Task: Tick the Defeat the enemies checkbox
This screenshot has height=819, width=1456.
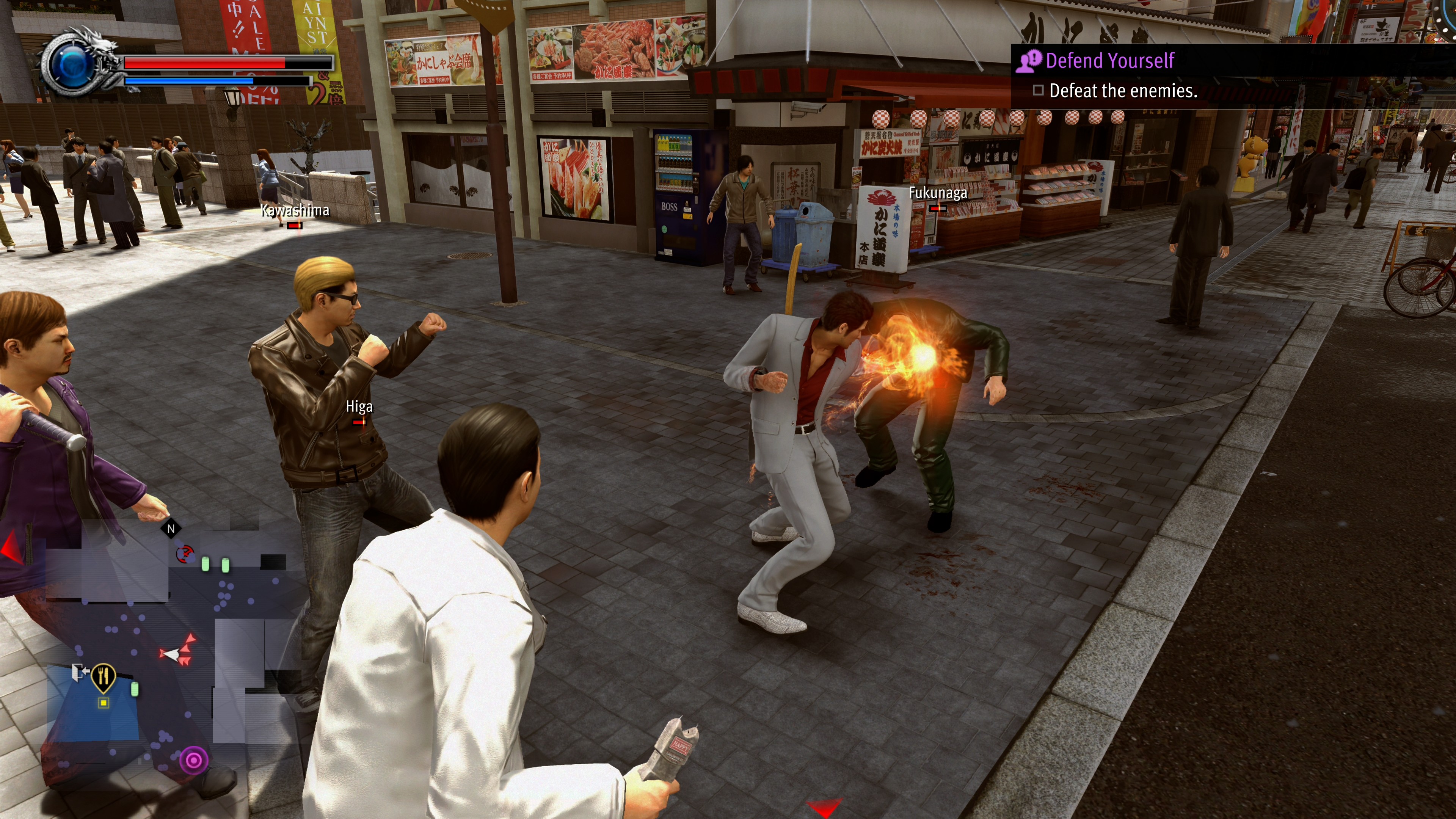Action: pyautogui.click(x=1038, y=91)
